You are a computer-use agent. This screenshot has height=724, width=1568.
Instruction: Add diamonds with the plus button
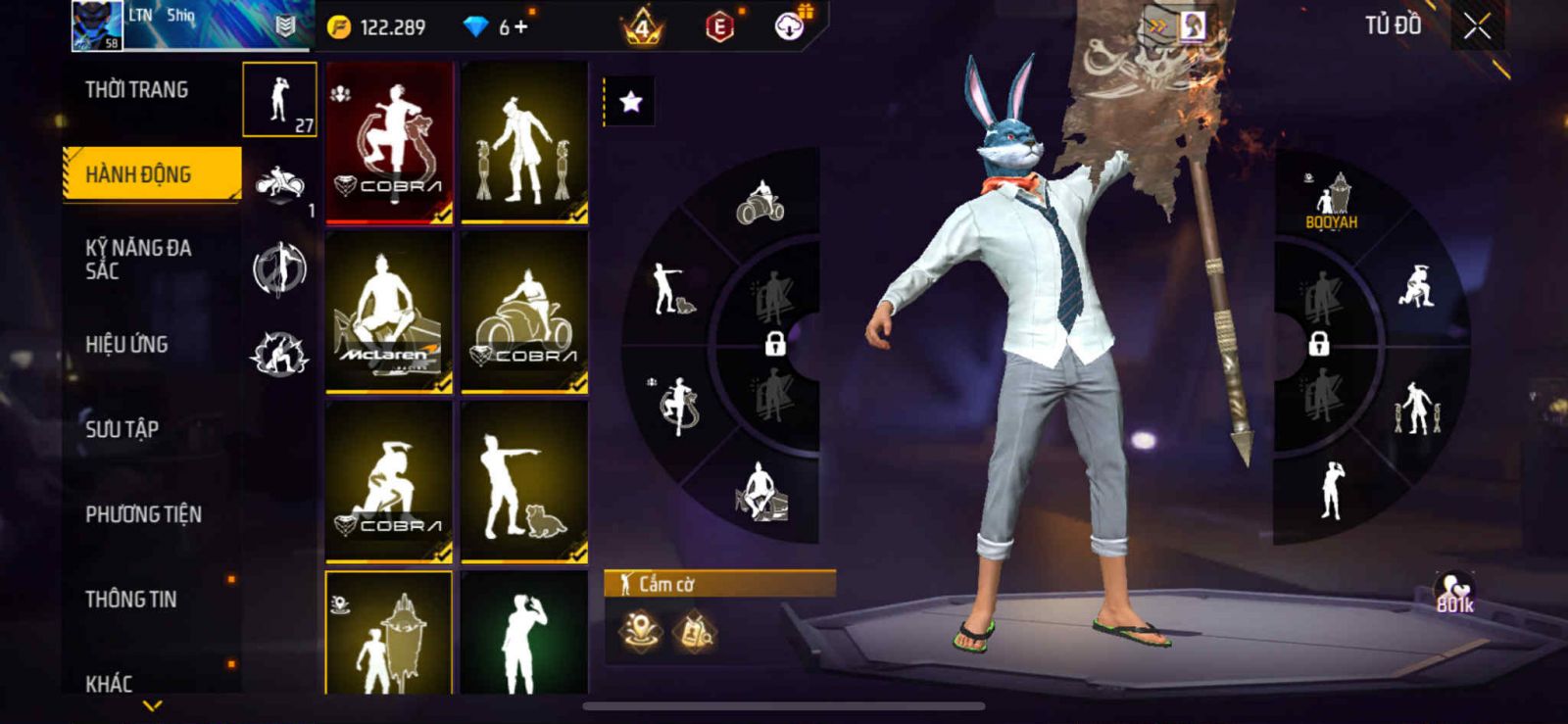(520, 27)
